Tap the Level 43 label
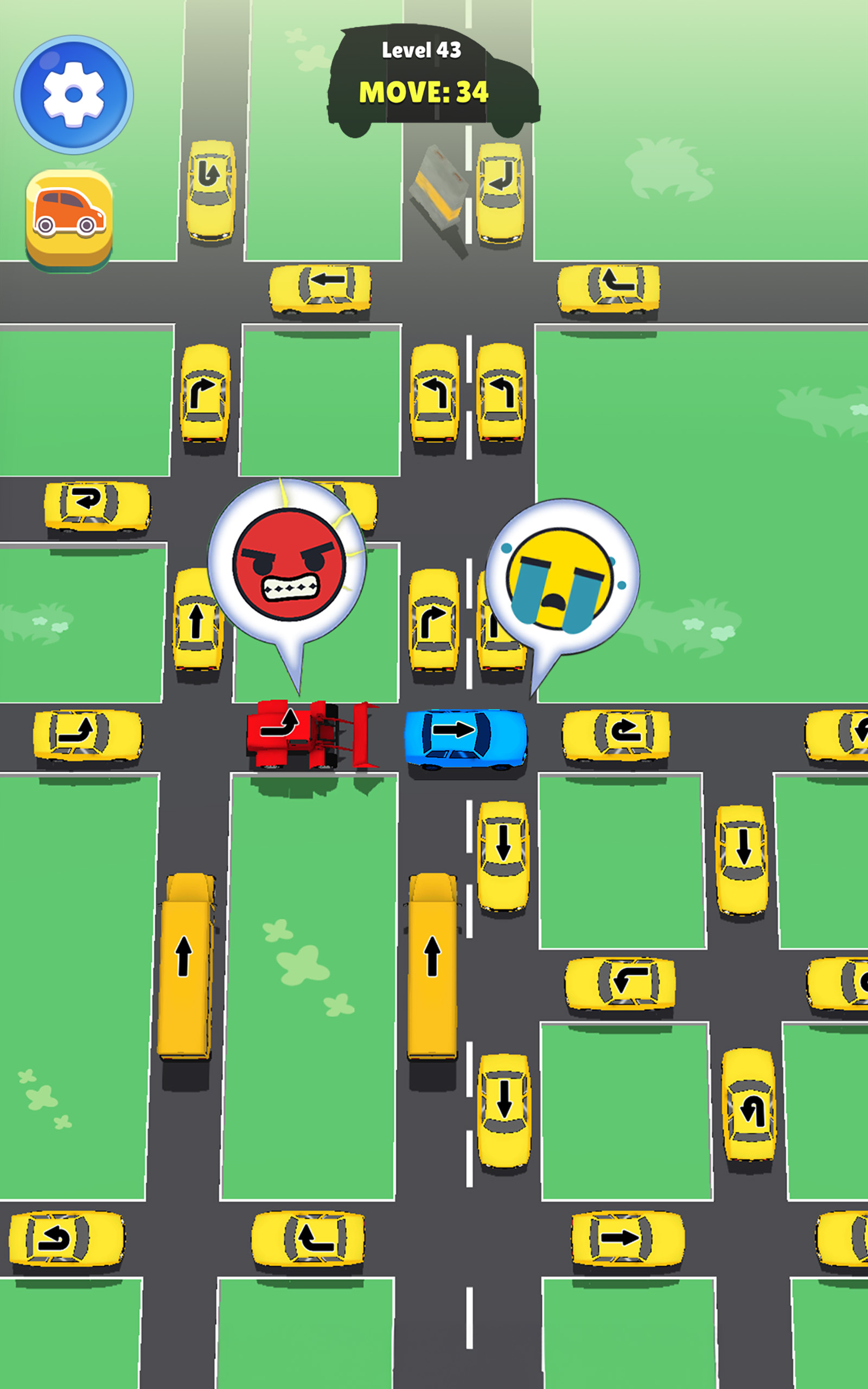The image size is (868, 1389). pyautogui.click(x=422, y=52)
